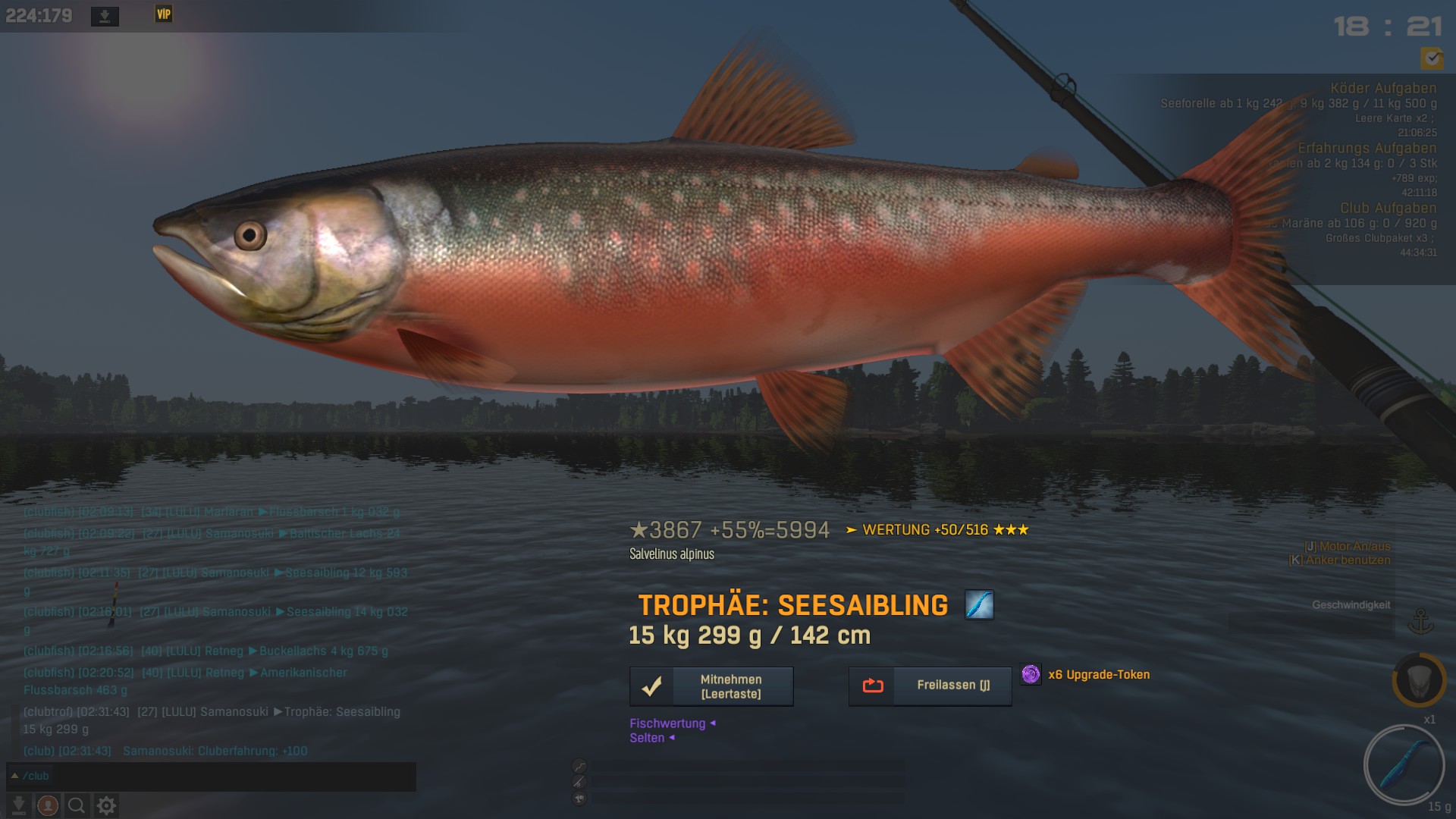Click the blue lure icon beside the trophy title
The height and width of the screenshot is (819, 1456).
pyautogui.click(x=979, y=605)
